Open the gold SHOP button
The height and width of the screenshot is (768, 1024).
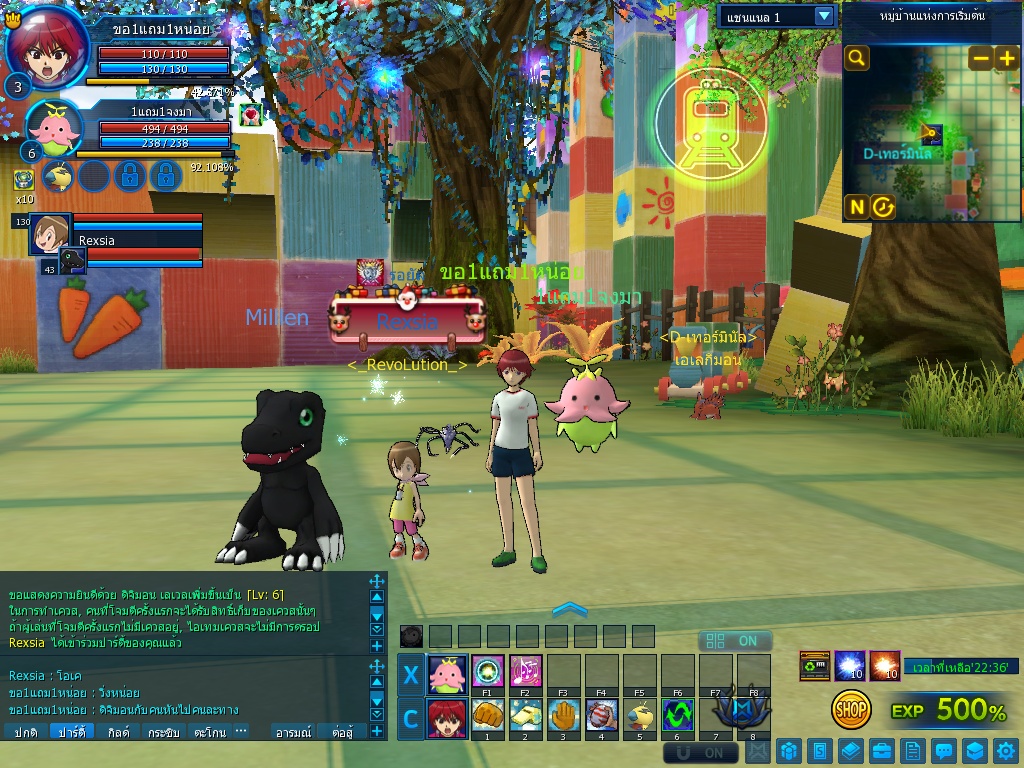851,710
